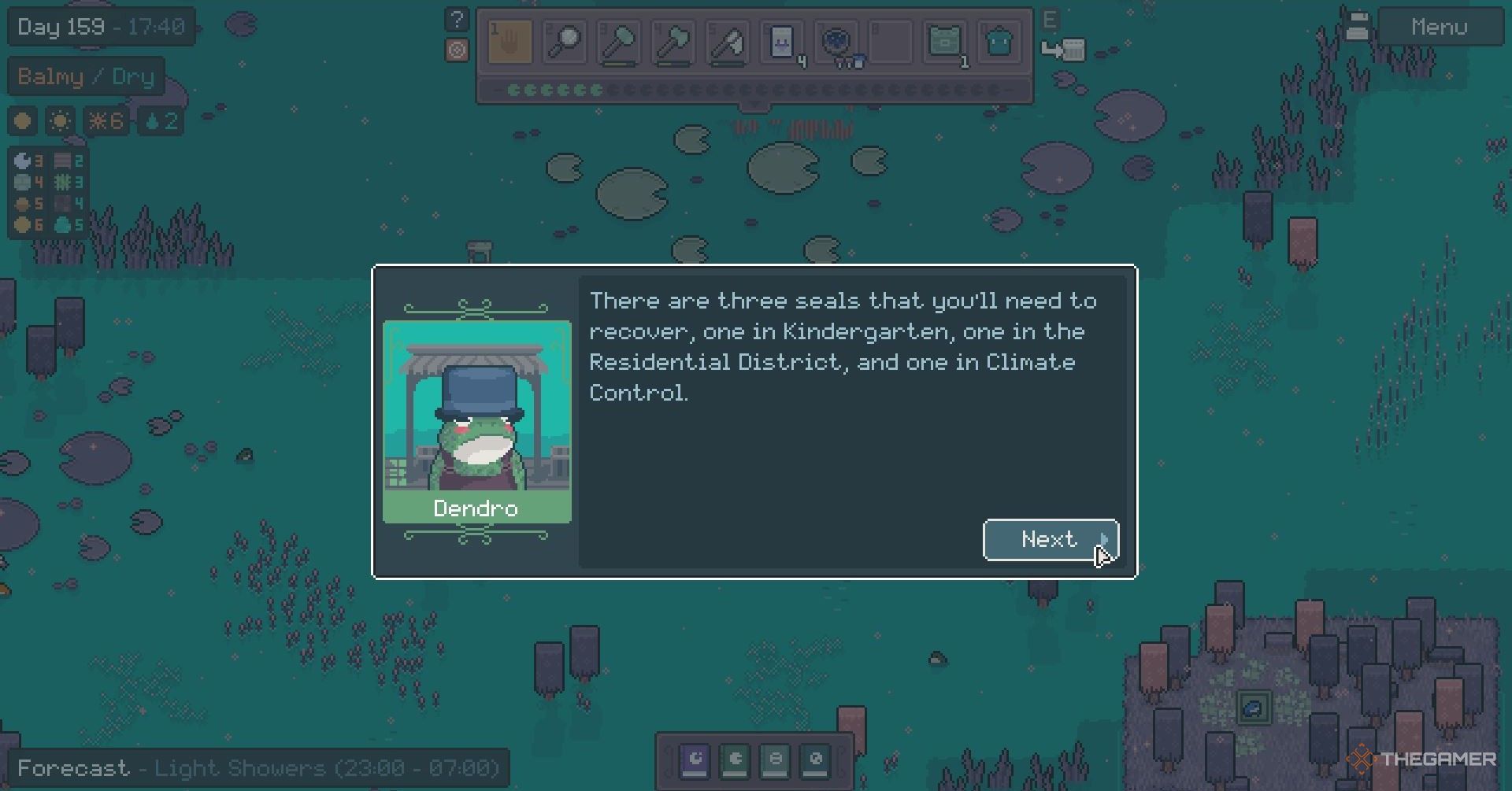Select the white card item with count 4

click(x=781, y=41)
